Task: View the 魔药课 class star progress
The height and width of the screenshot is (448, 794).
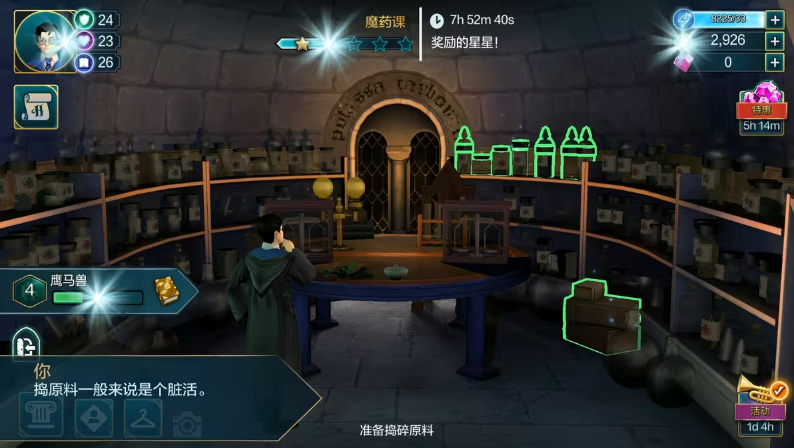Action: click(345, 43)
